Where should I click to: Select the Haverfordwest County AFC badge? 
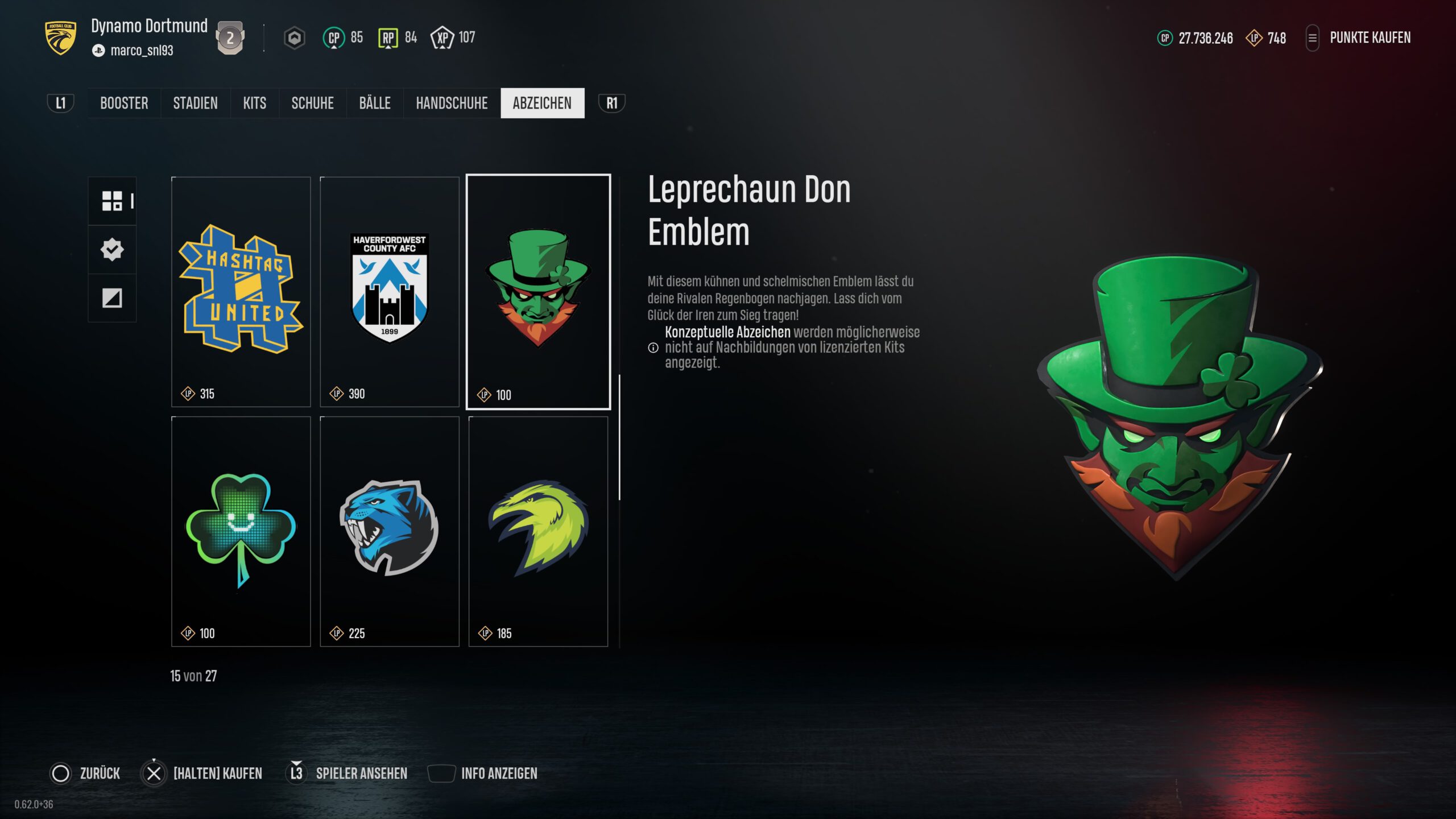390,291
